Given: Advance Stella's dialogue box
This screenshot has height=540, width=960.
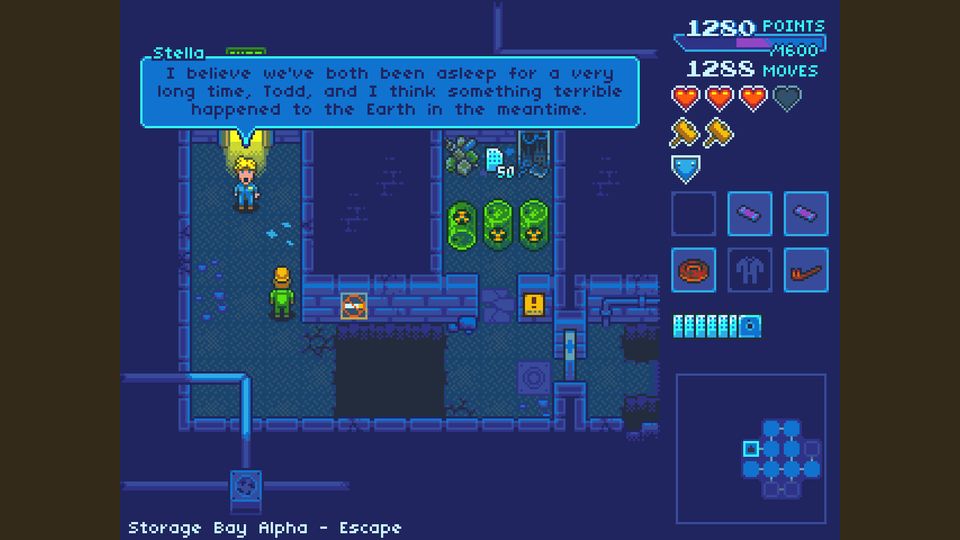Looking at the screenshot, I should click(x=389, y=92).
